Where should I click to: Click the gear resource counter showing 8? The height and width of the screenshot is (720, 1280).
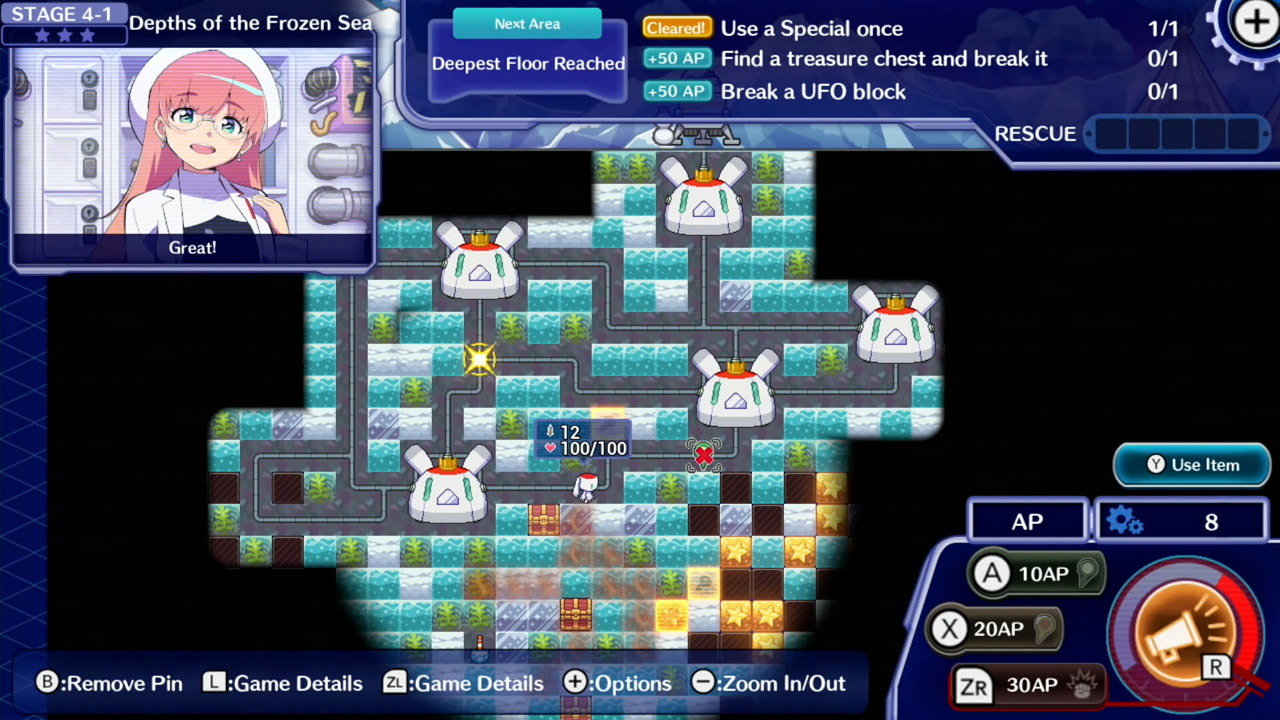[x=1180, y=521]
